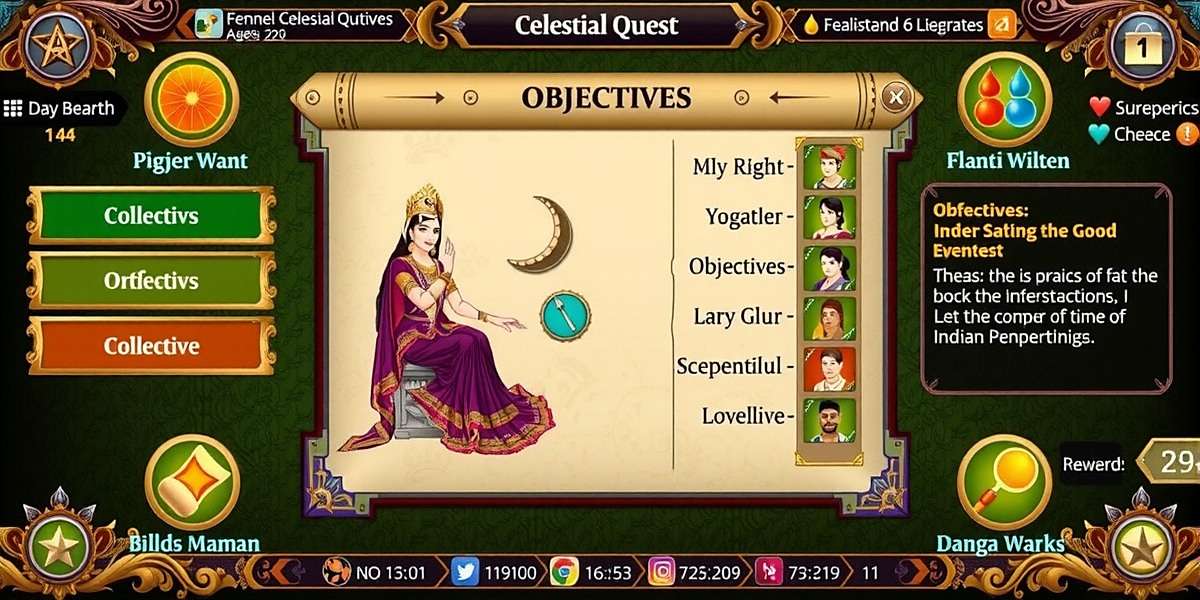Close the Objectives scroll panel
Screen dimensions: 1200x600
coord(896,97)
